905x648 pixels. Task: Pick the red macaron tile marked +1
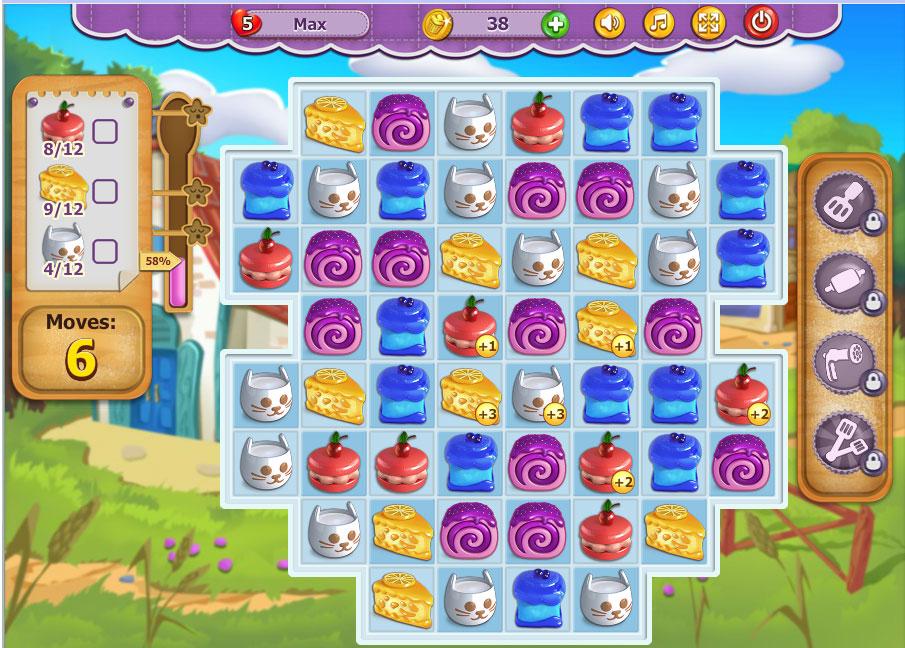coord(471,325)
